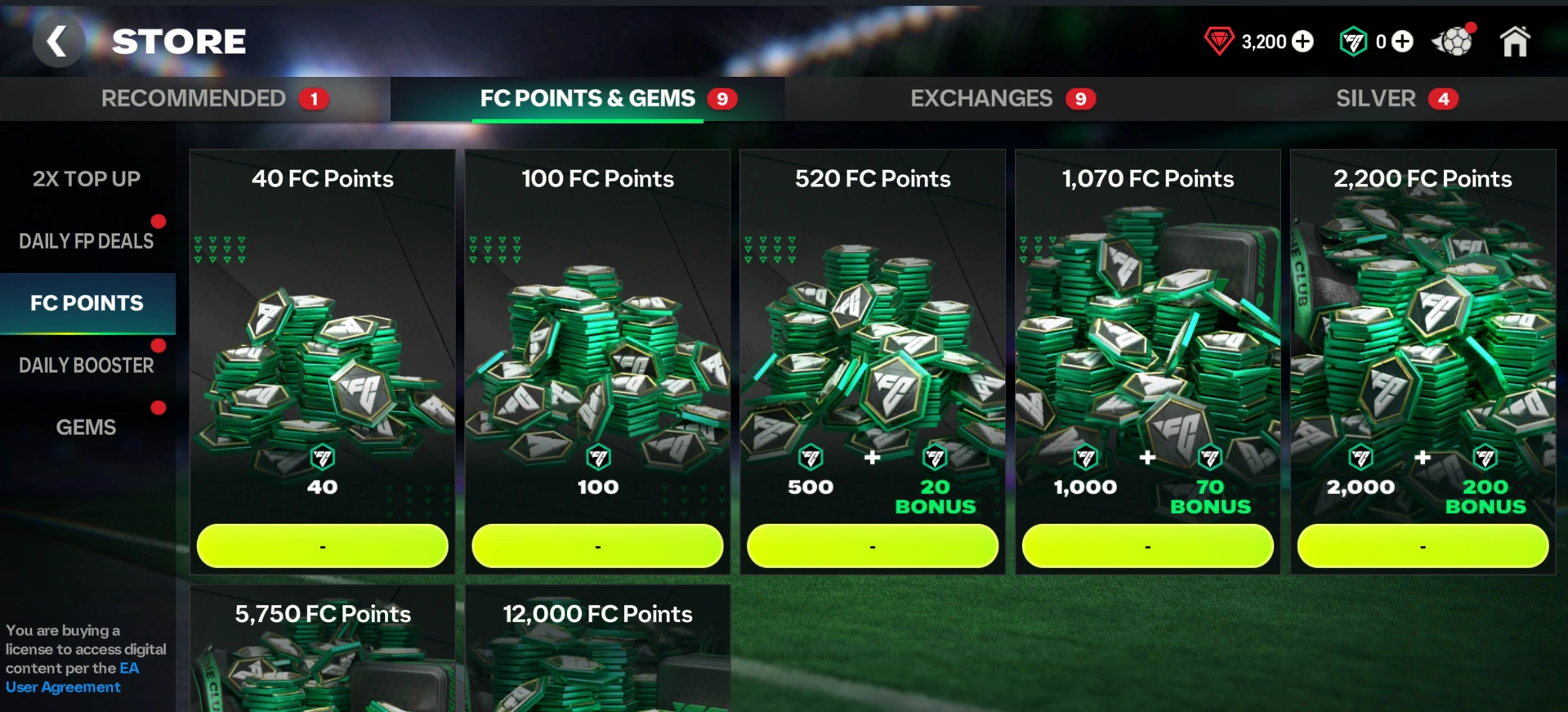Switch to the Recommended tab
Screen dimensions: 1568x712
click(195, 99)
